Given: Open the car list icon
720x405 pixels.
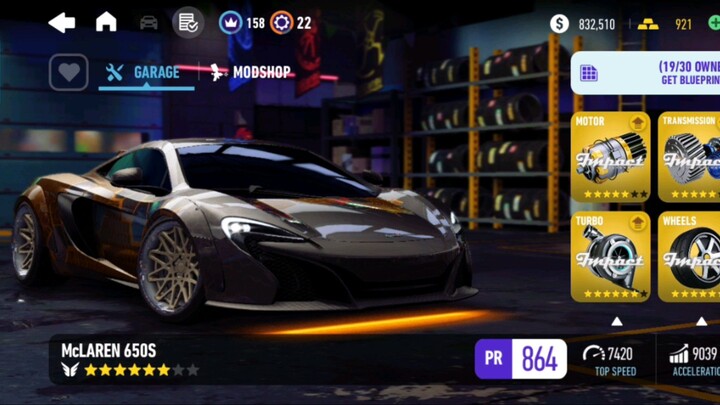Looking at the screenshot, I should point(148,22).
